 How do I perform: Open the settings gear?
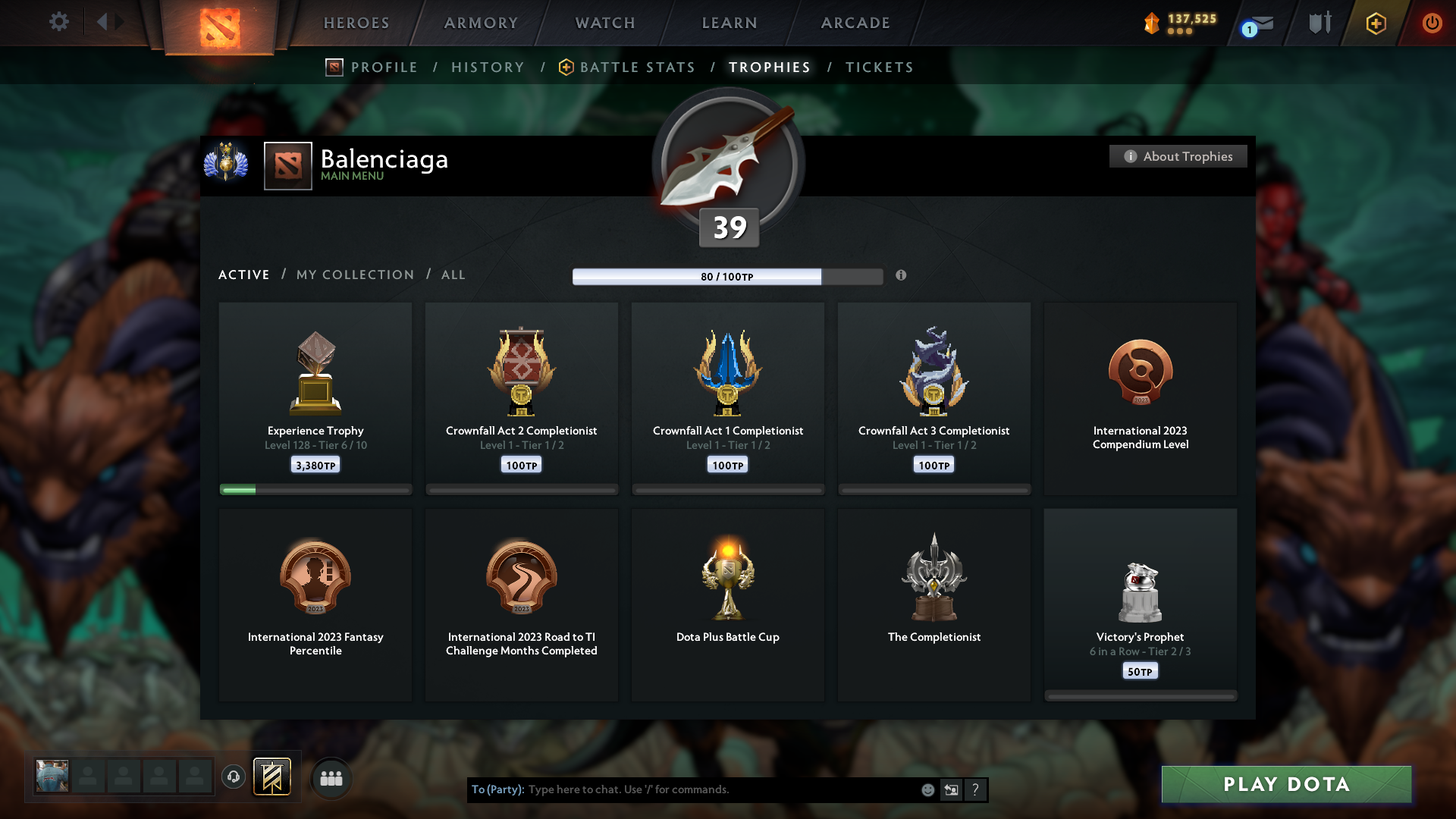click(x=59, y=22)
